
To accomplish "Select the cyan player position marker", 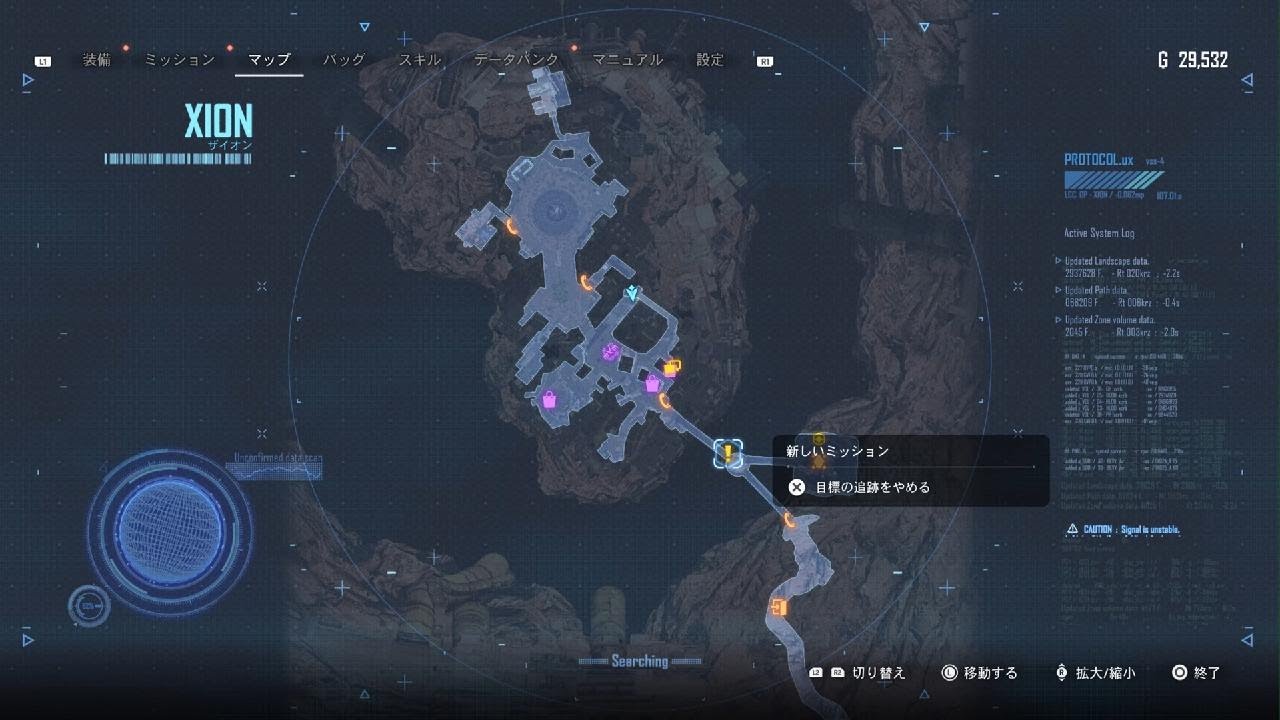I will pos(632,293).
